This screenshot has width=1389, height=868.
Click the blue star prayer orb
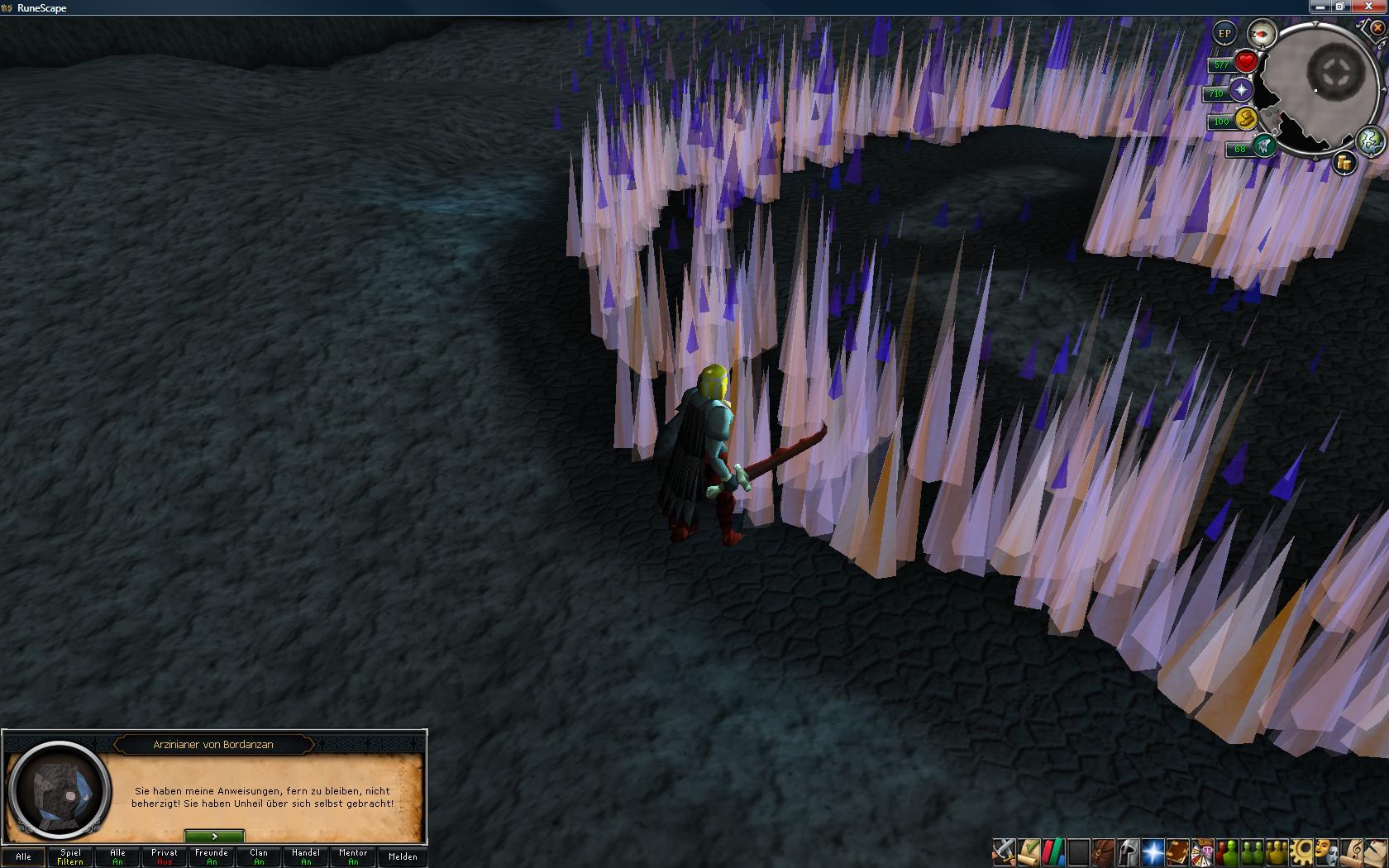pos(1241,91)
